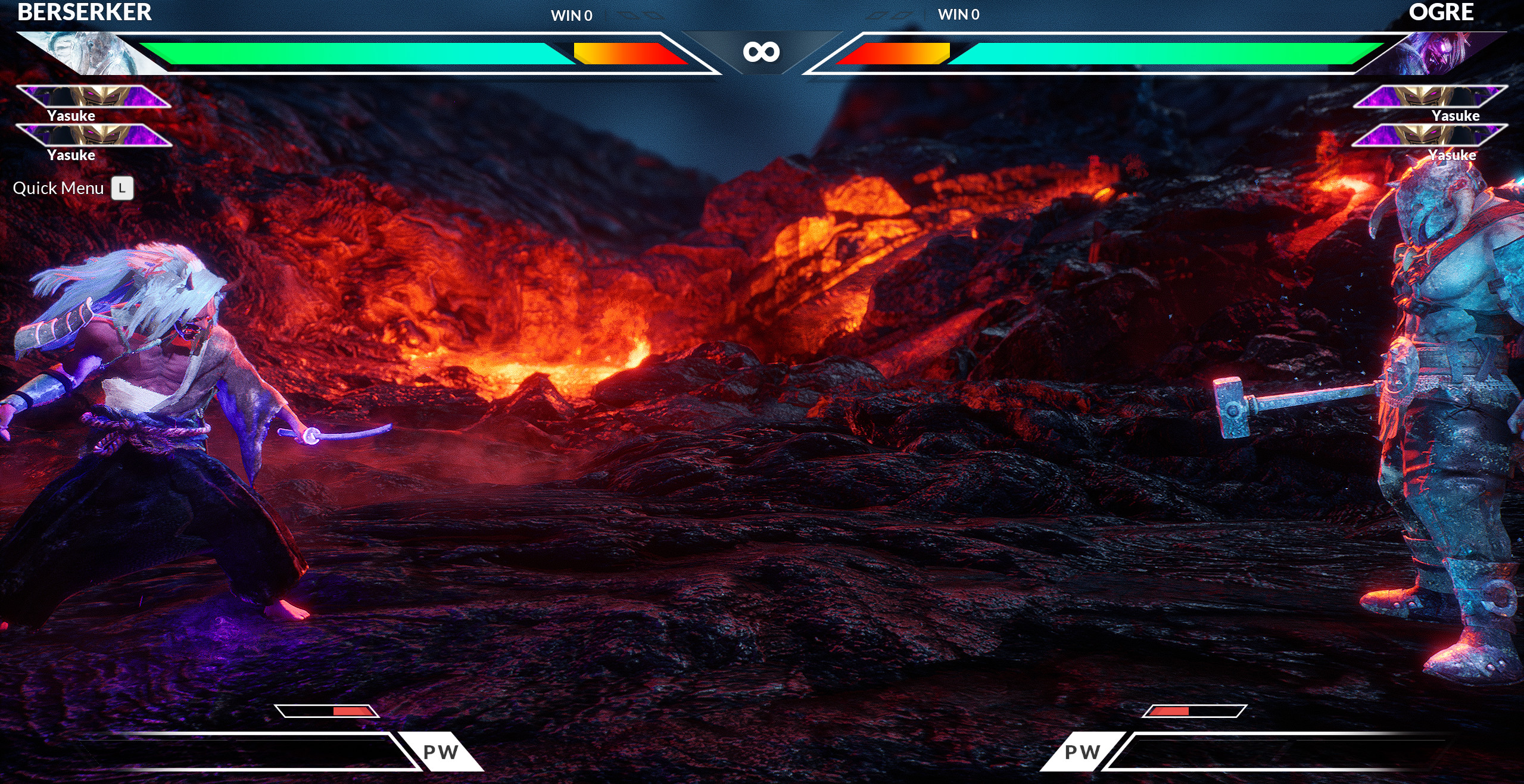Select the BERSERKER name tab
Image resolution: width=1524 pixels, height=784 pixels.
tap(83, 12)
